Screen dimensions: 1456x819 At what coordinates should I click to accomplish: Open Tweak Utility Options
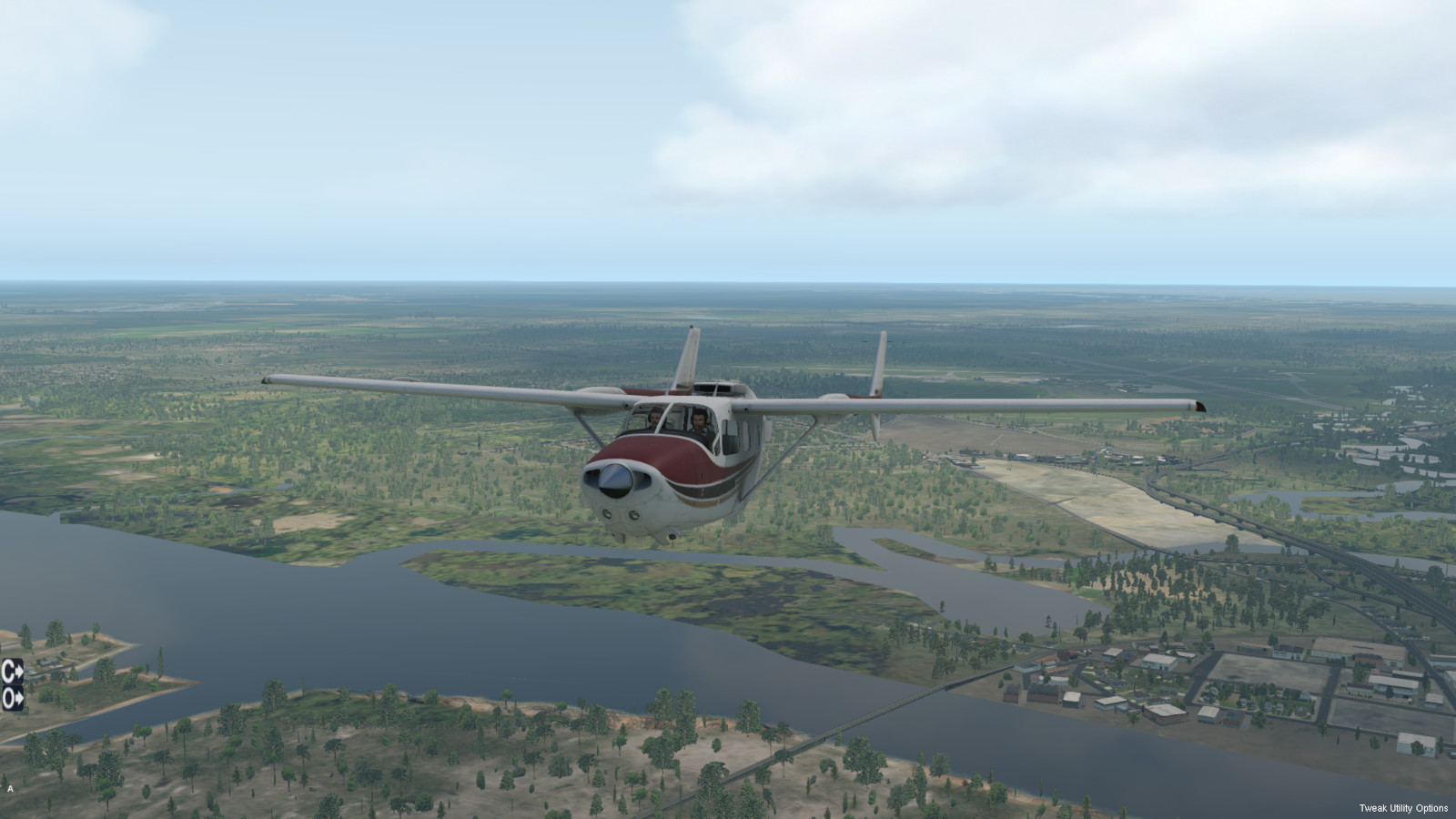(1403, 808)
